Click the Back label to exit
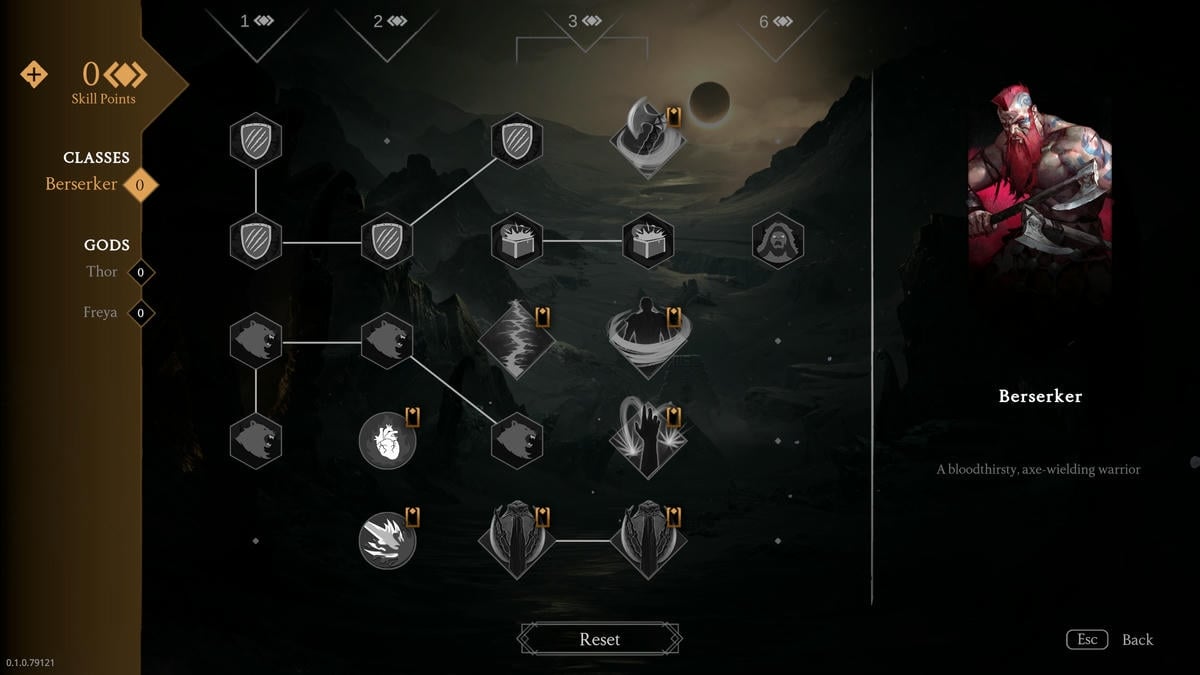Viewport: 1200px width, 675px height. coord(1137,640)
